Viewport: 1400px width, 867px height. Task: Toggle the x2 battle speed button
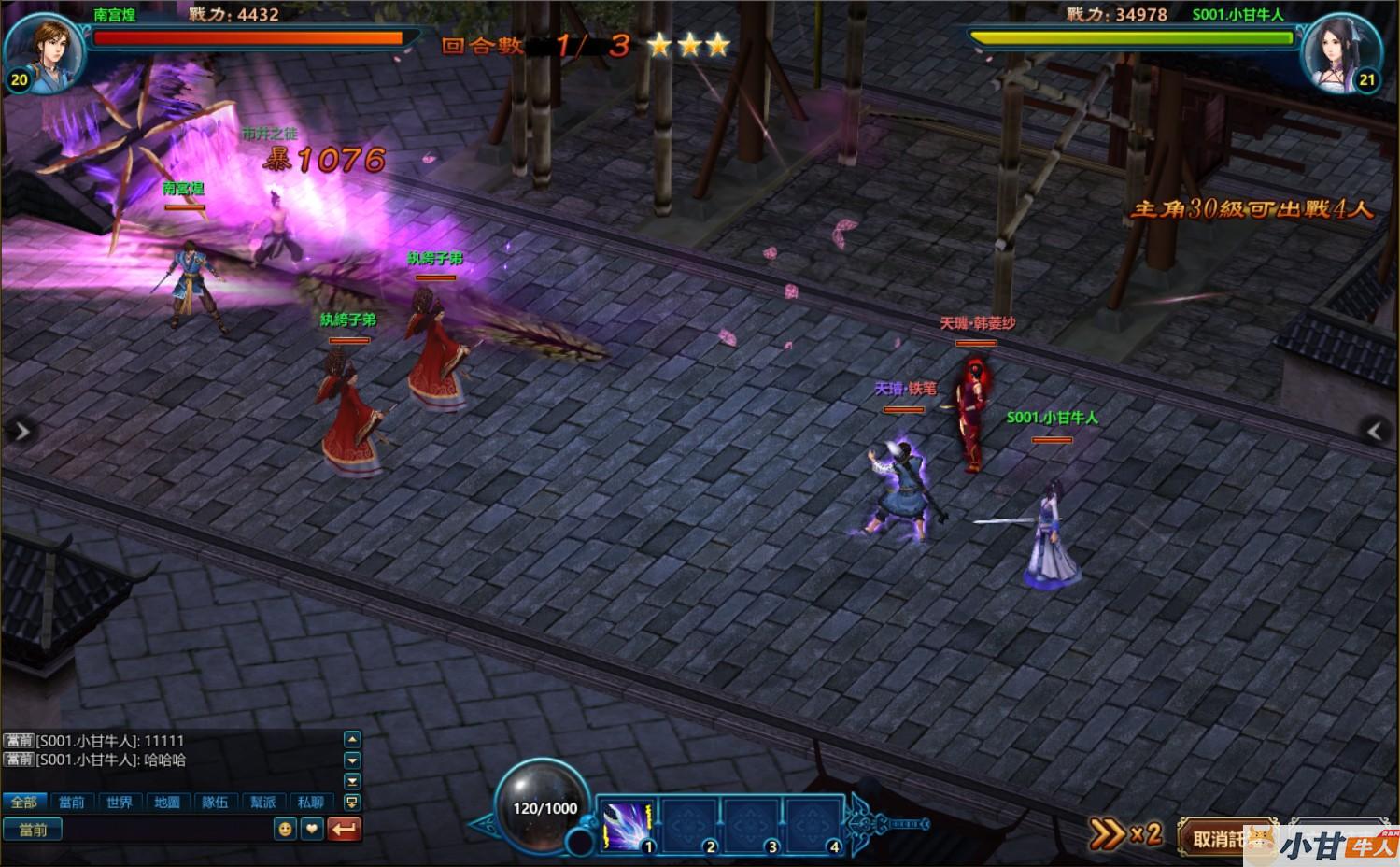point(1125,833)
